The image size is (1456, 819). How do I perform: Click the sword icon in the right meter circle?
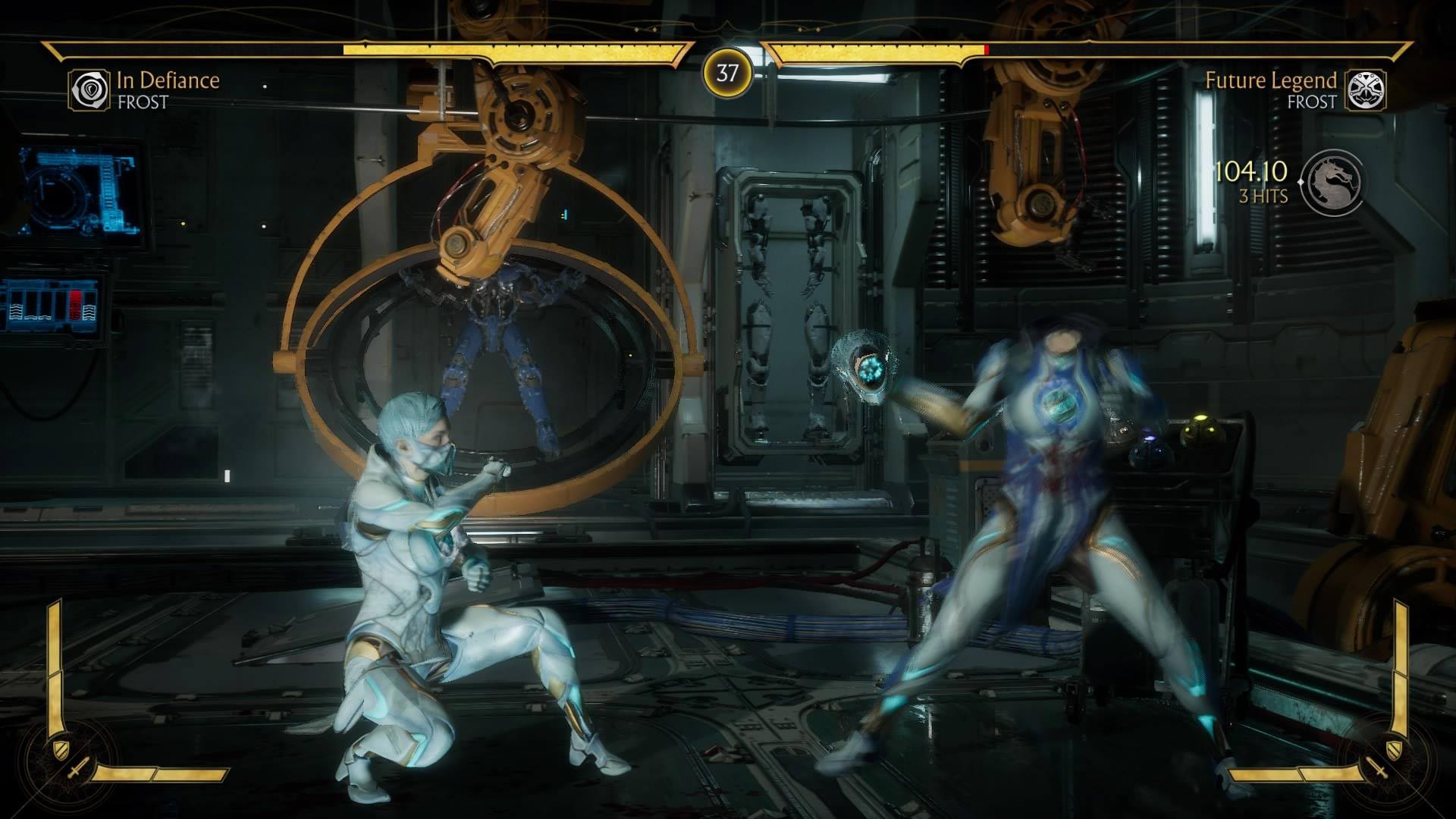click(x=1377, y=768)
